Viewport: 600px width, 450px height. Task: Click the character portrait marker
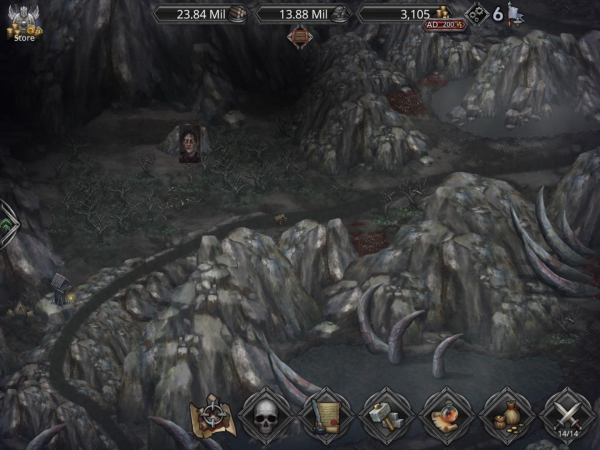coord(189,143)
